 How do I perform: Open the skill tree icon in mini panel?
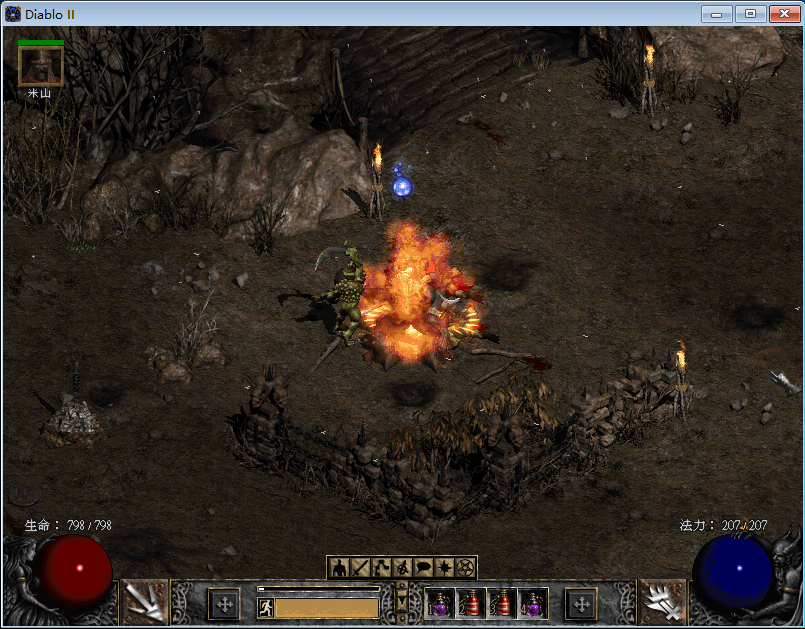(381, 568)
